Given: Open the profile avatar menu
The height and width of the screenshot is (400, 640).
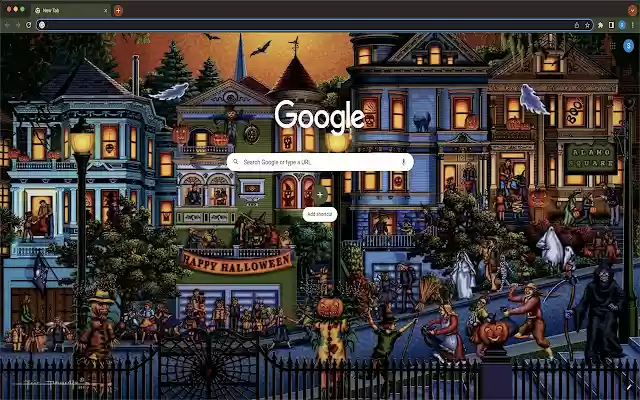Looking at the screenshot, I should 622,25.
